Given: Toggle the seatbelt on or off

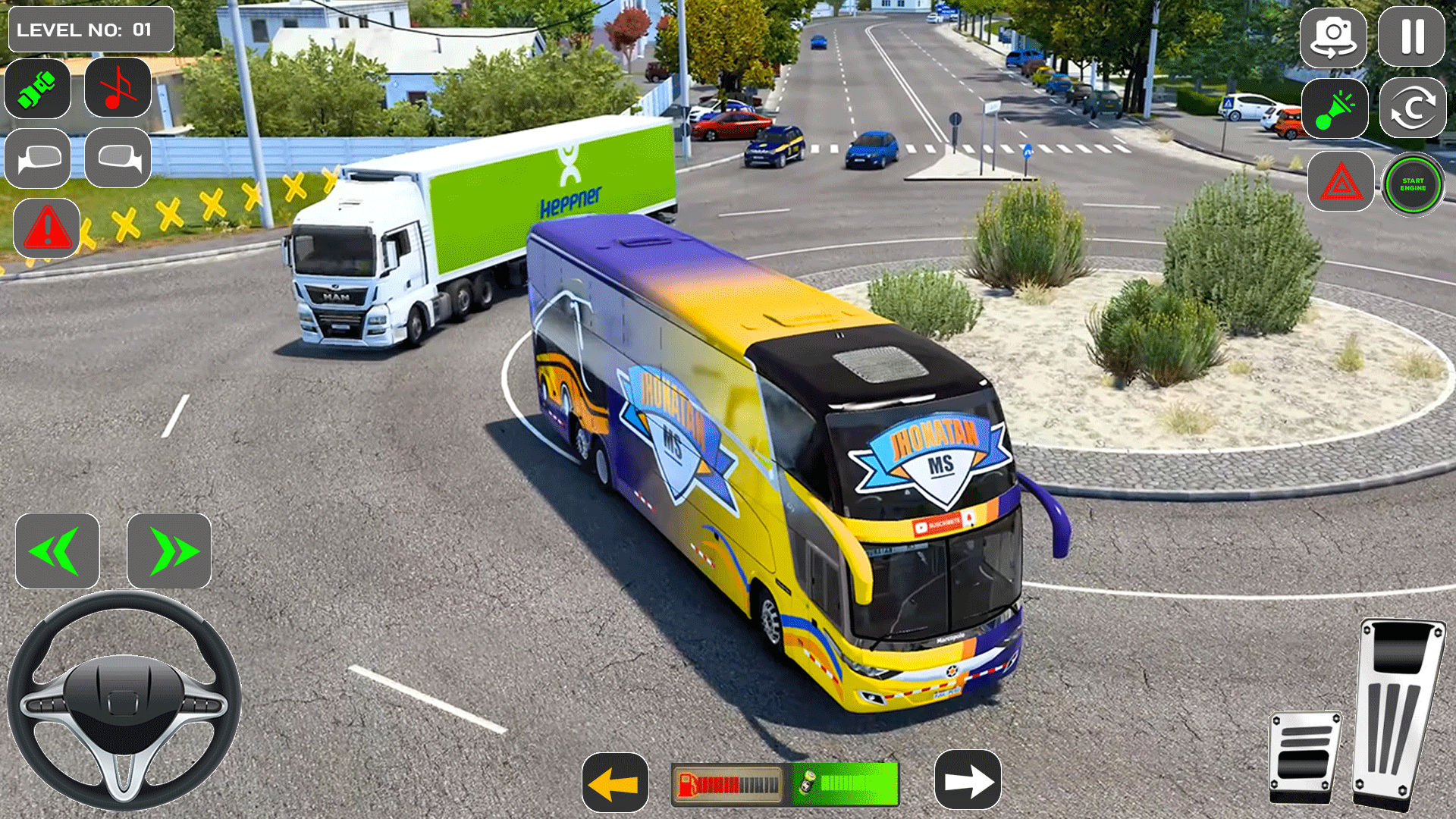Looking at the screenshot, I should (37, 89).
